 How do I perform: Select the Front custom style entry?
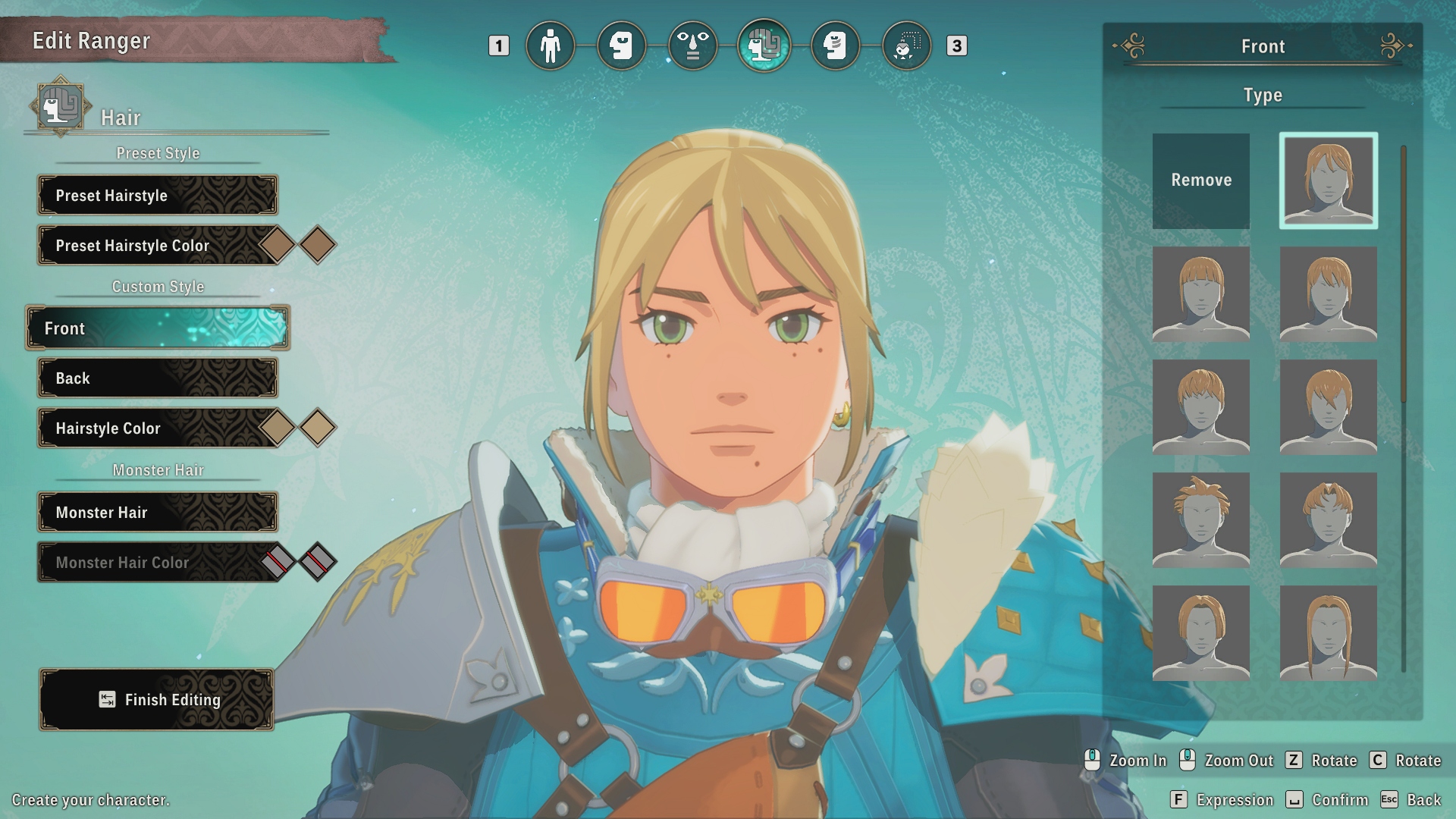(x=158, y=328)
